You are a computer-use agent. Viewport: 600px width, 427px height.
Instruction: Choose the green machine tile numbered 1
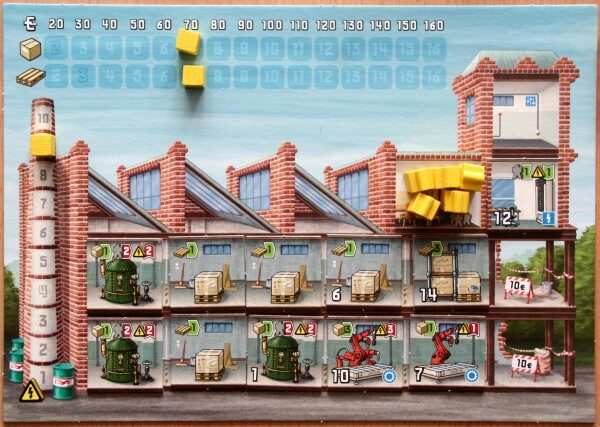285,352
